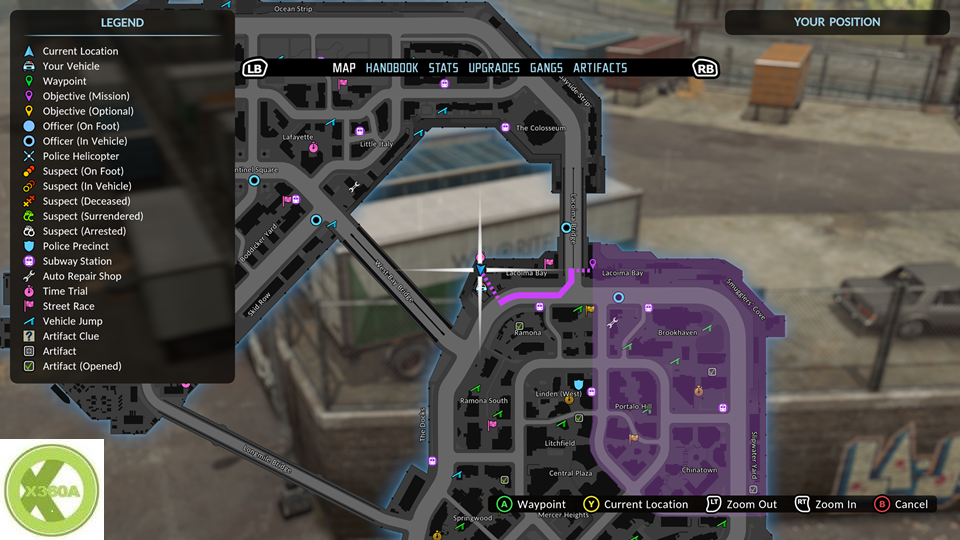Viewport: 960px width, 540px height.
Task: Click the Waypoint entry in the legend
Action: [x=64, y=81]
